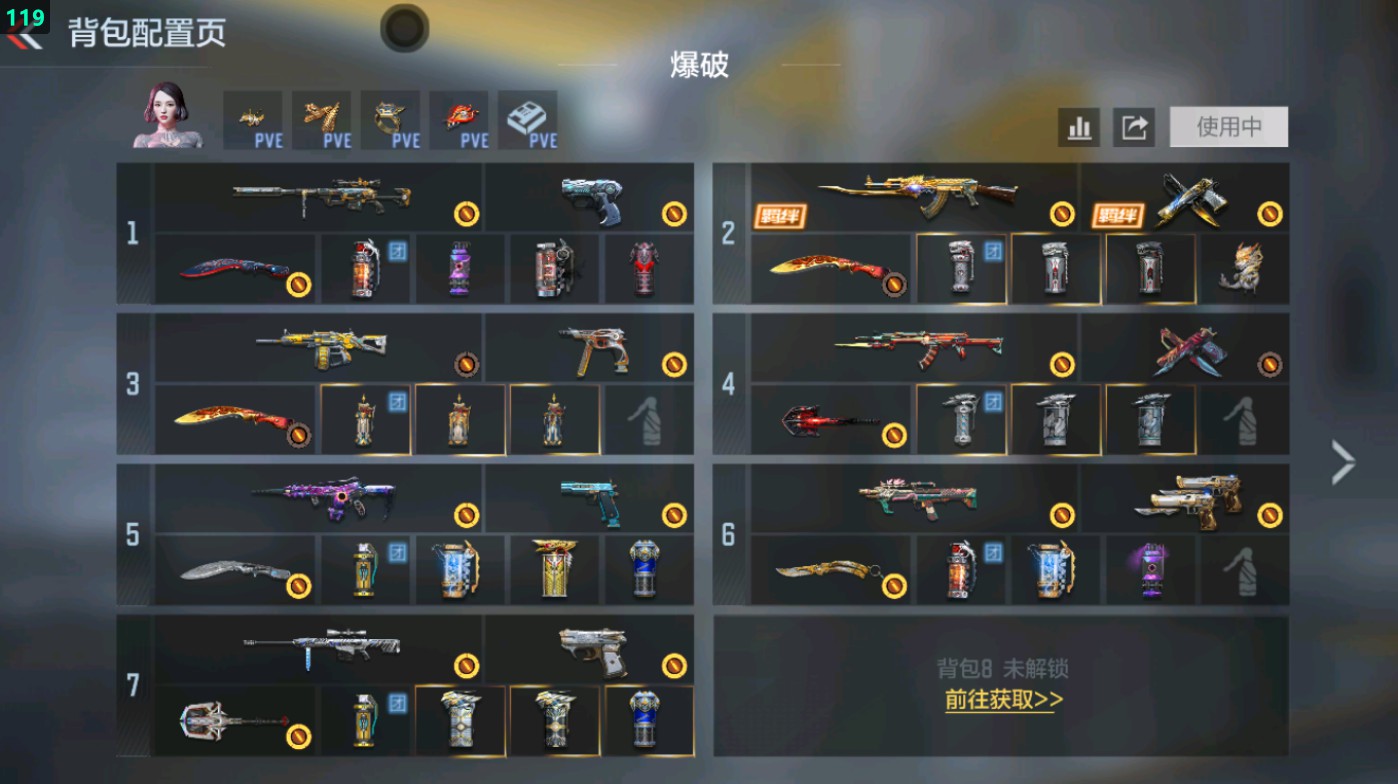The image size is (1398, 784).
Task: Switch to the second PVE weapon tab
Action: point(322,118)
